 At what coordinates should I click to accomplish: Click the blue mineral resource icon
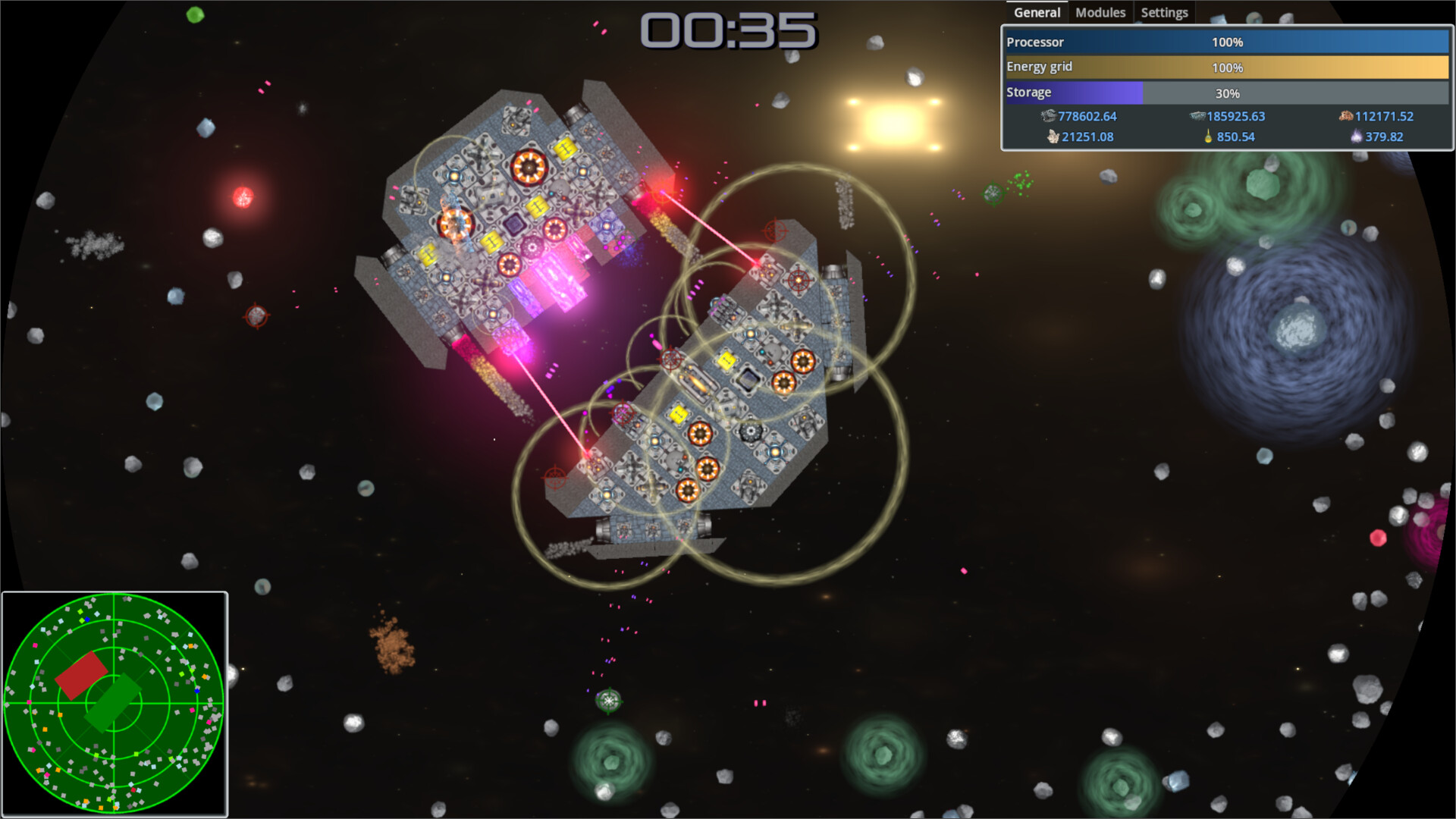(x=1196, y=116)
